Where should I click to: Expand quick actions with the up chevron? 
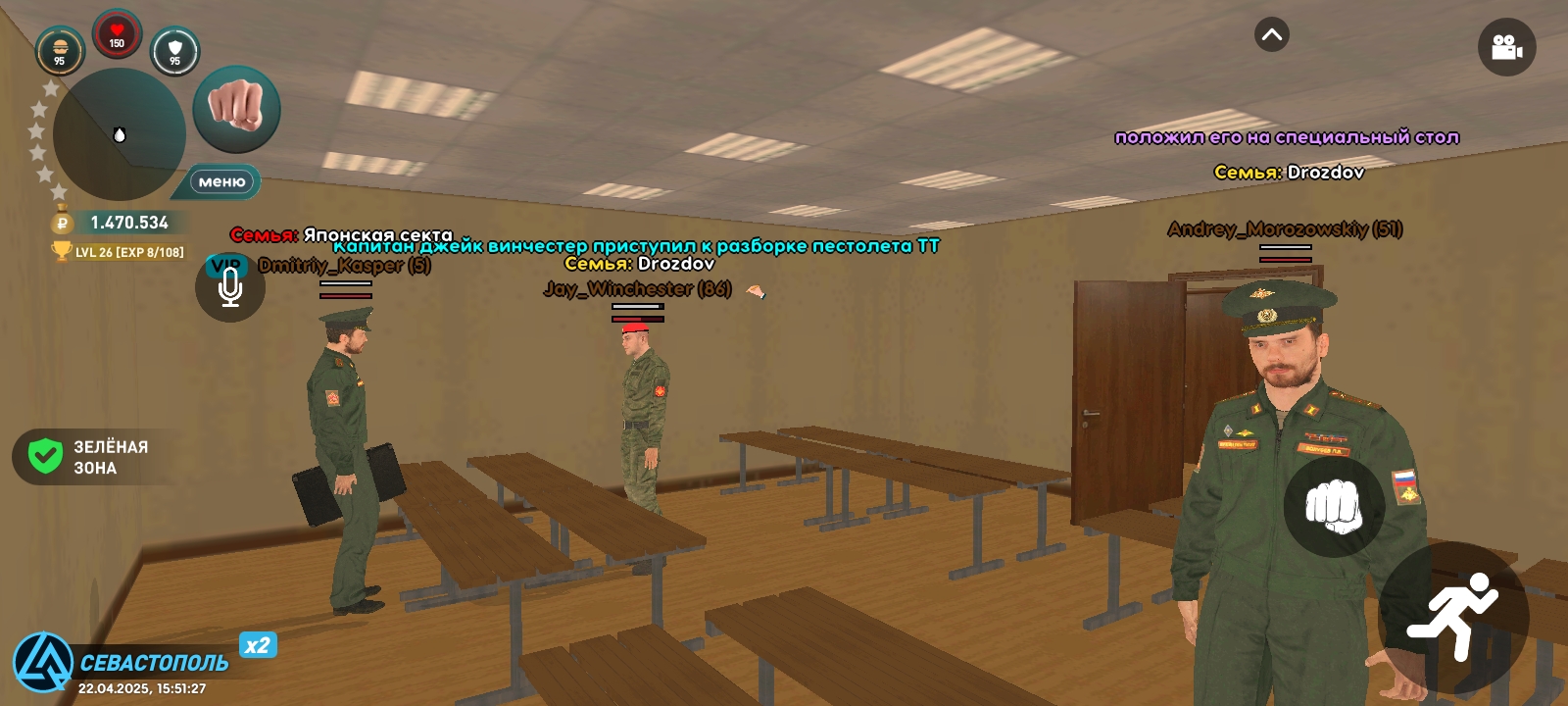tap(1271, 34)
